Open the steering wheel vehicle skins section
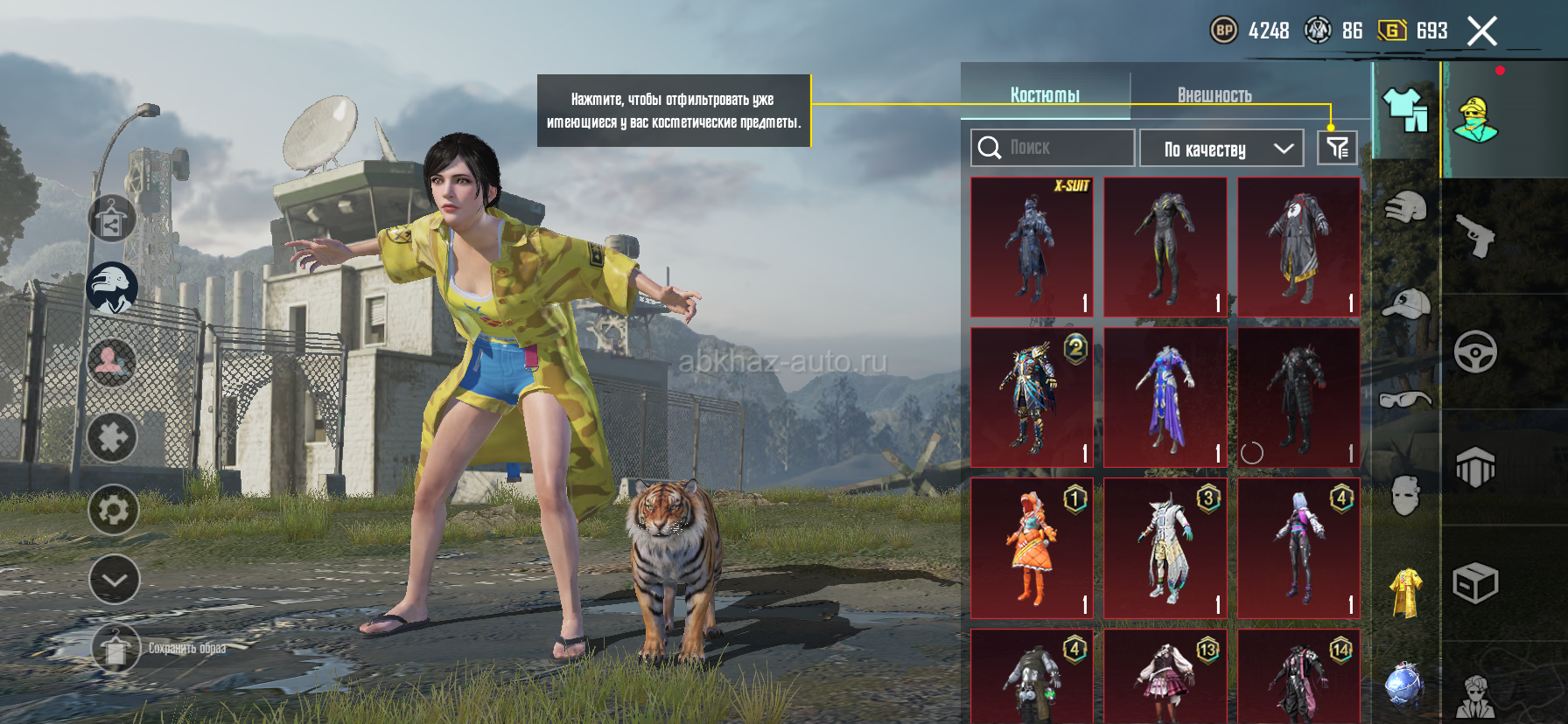The height and width of the screenshot is (724, 1568). tap(1476, 352)
